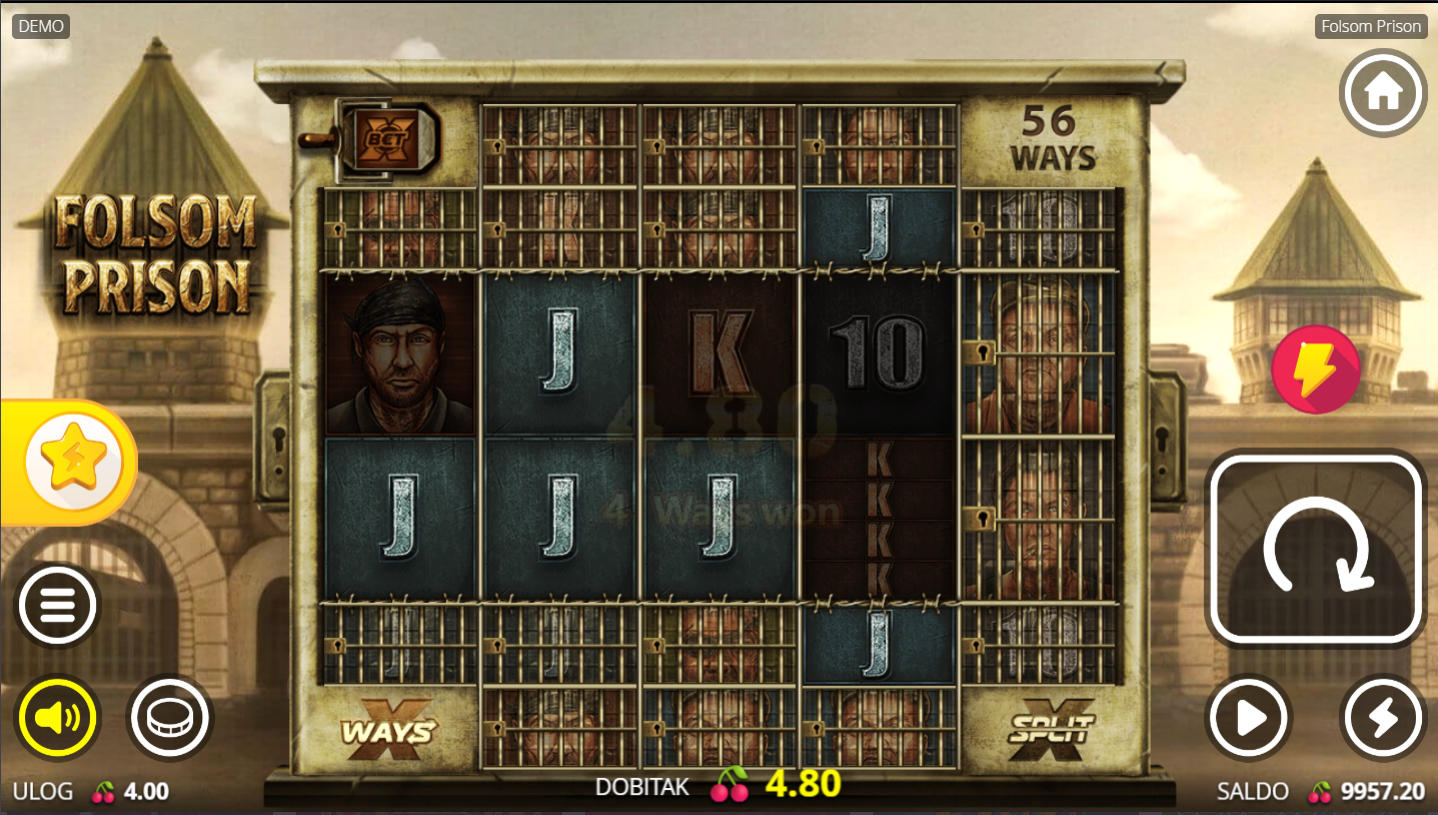Toggle the sound speaker button
Image resolution: width=1438 pixels, height=815 pixels.
tap(57, 717)
